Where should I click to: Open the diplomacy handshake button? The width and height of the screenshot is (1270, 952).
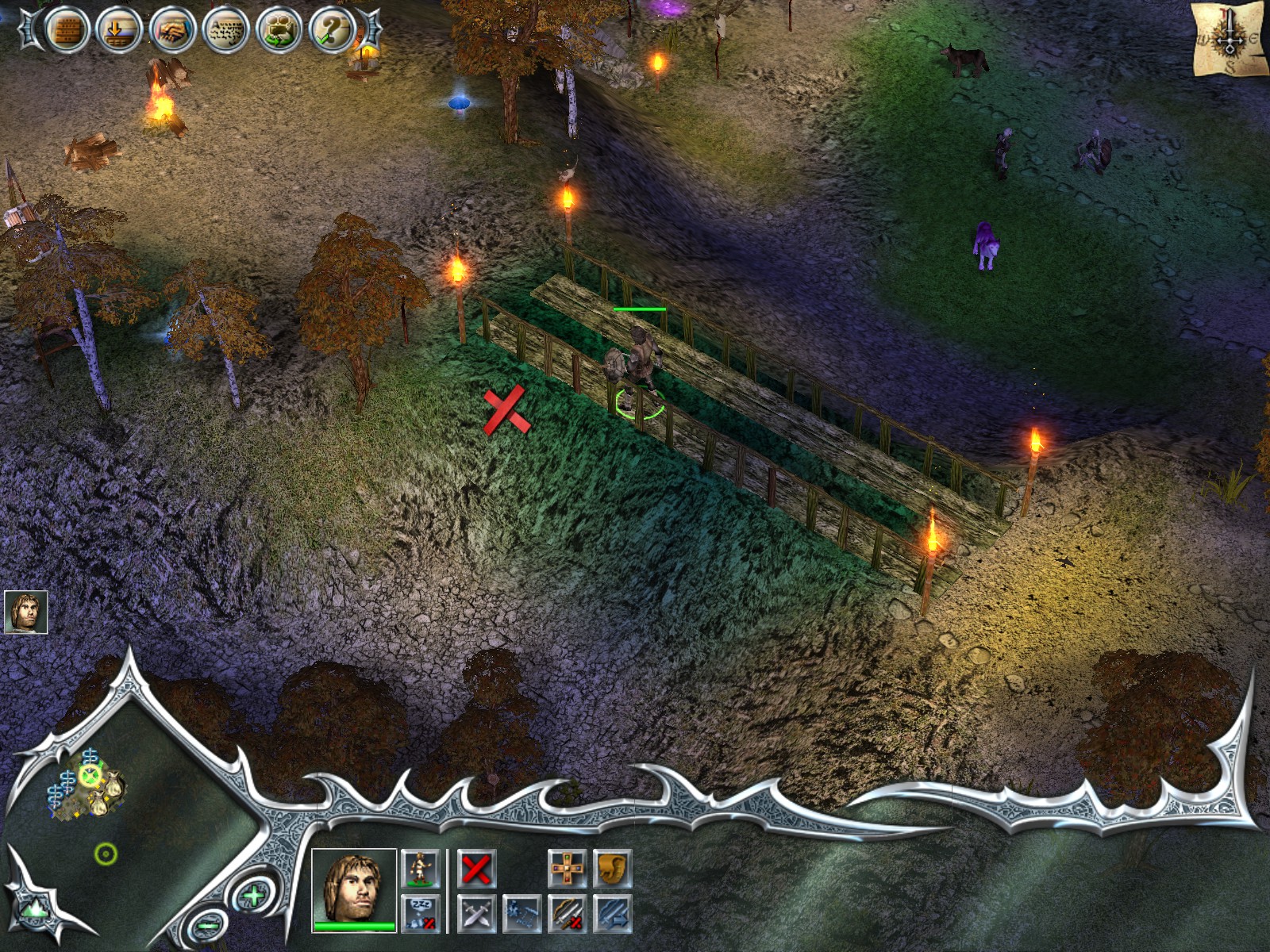(172, 31)
